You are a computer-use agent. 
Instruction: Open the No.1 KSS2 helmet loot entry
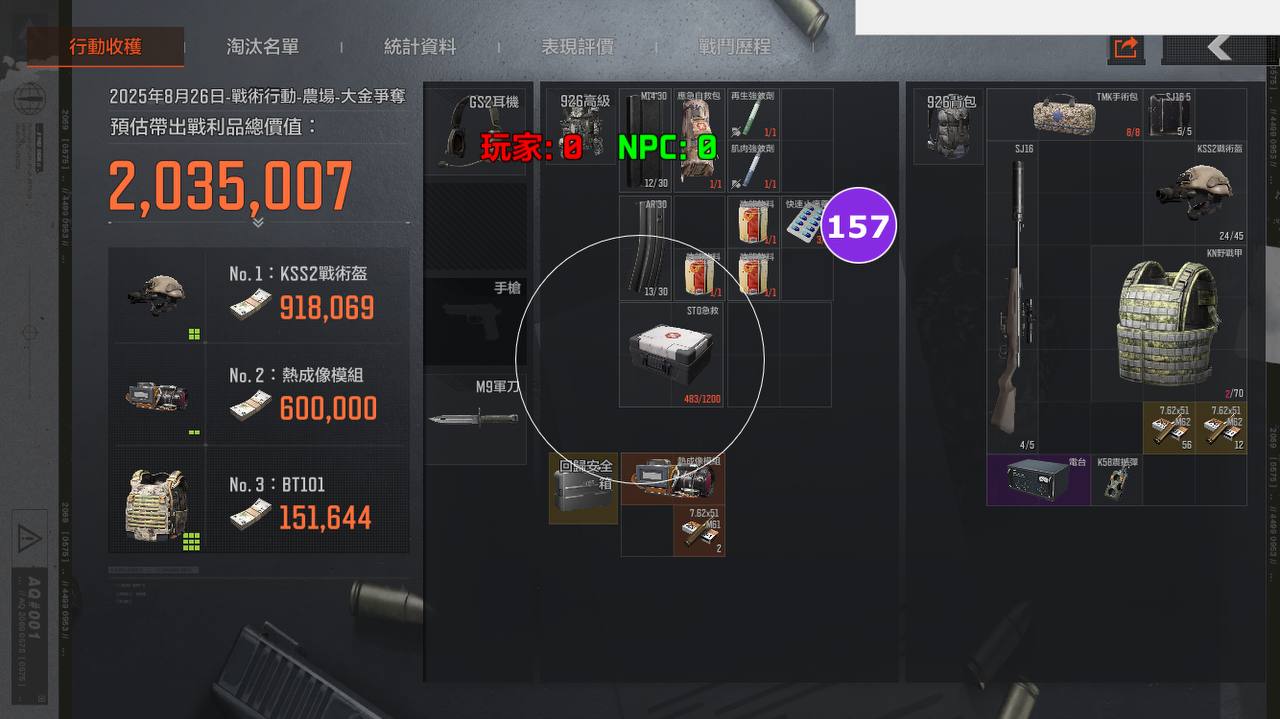point(259,295)
